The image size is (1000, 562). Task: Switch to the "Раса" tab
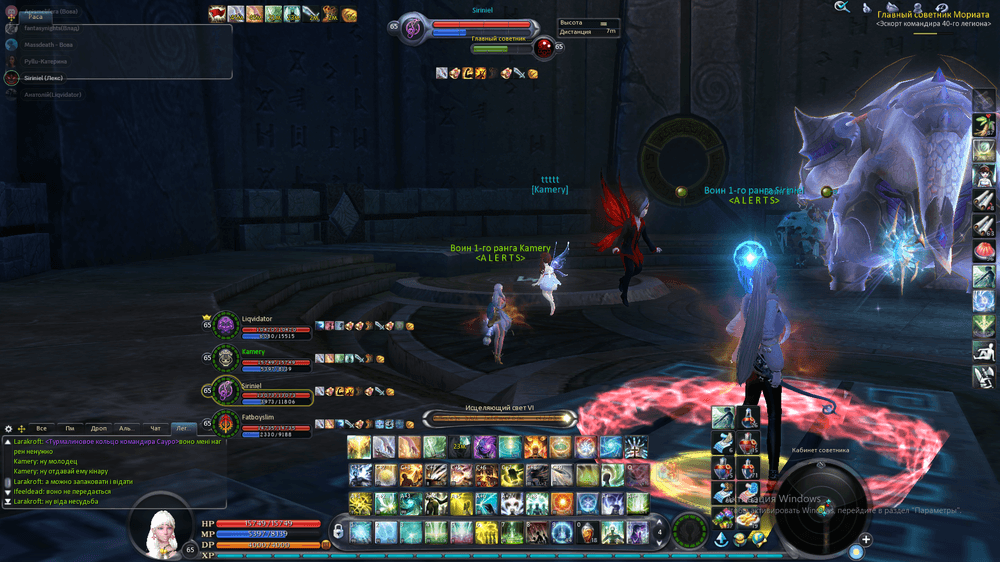click(35, 17)
